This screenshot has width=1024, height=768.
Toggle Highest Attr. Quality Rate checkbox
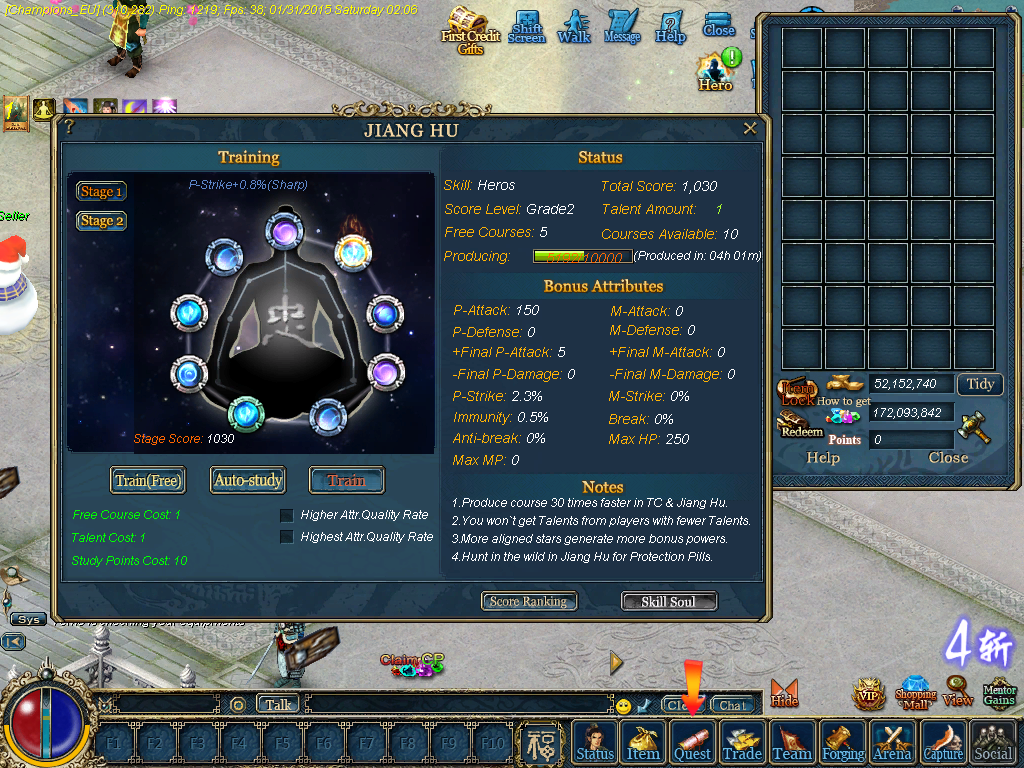[287, 537]
